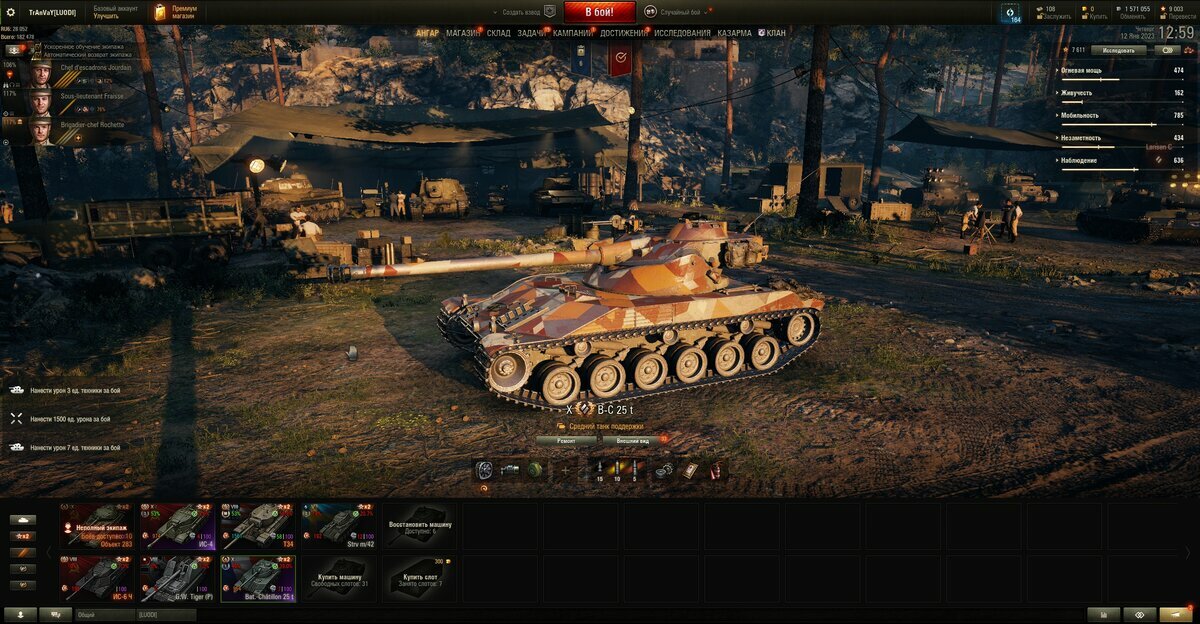Open the «Исследования» tab
Image resolution: width=1200 pixels, height=624 pixels.
click(x=682, y=33)
